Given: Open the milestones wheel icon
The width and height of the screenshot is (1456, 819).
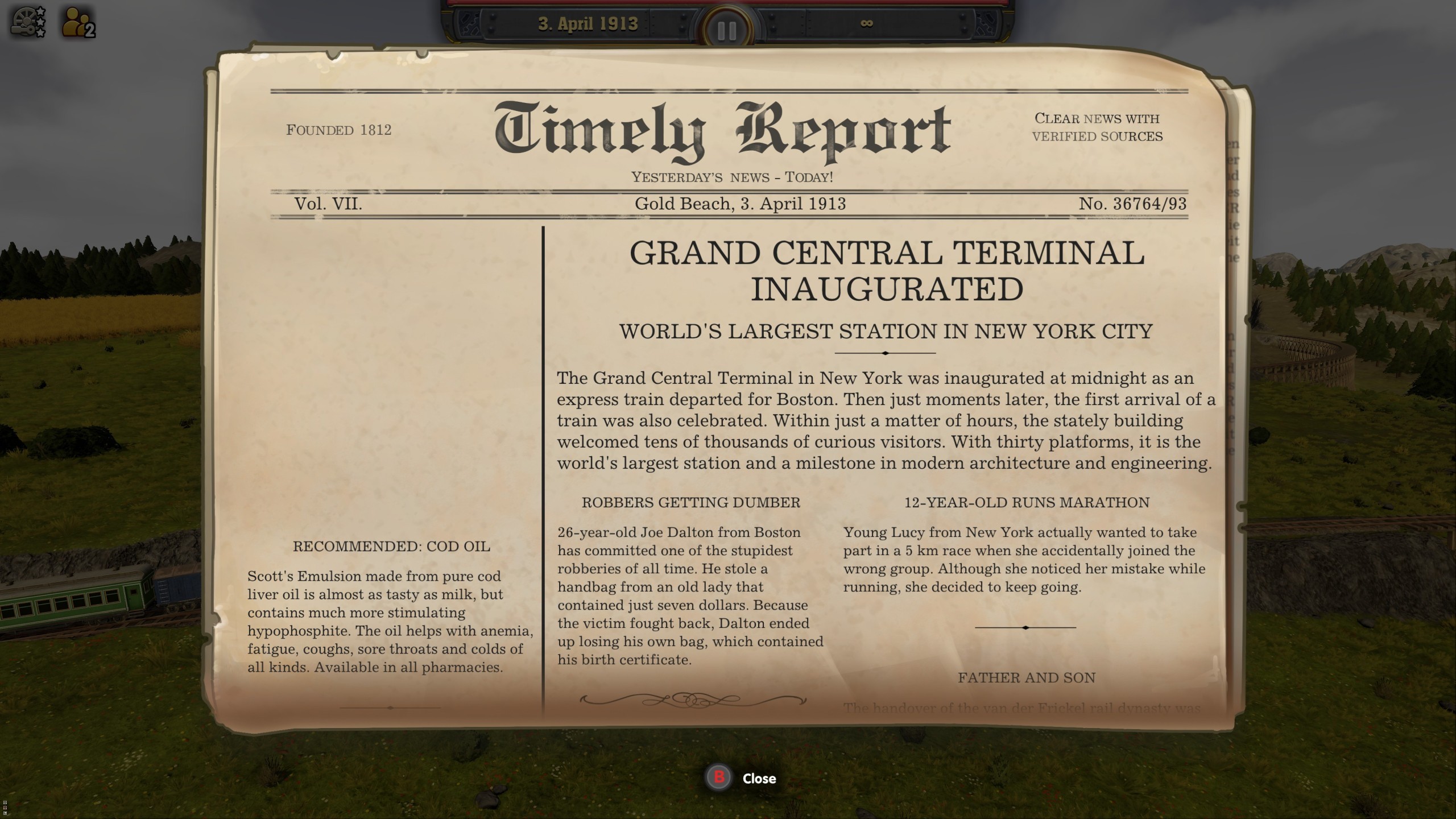Looking at the screenshot, I should pyautogui.click(x=24, y=22).
